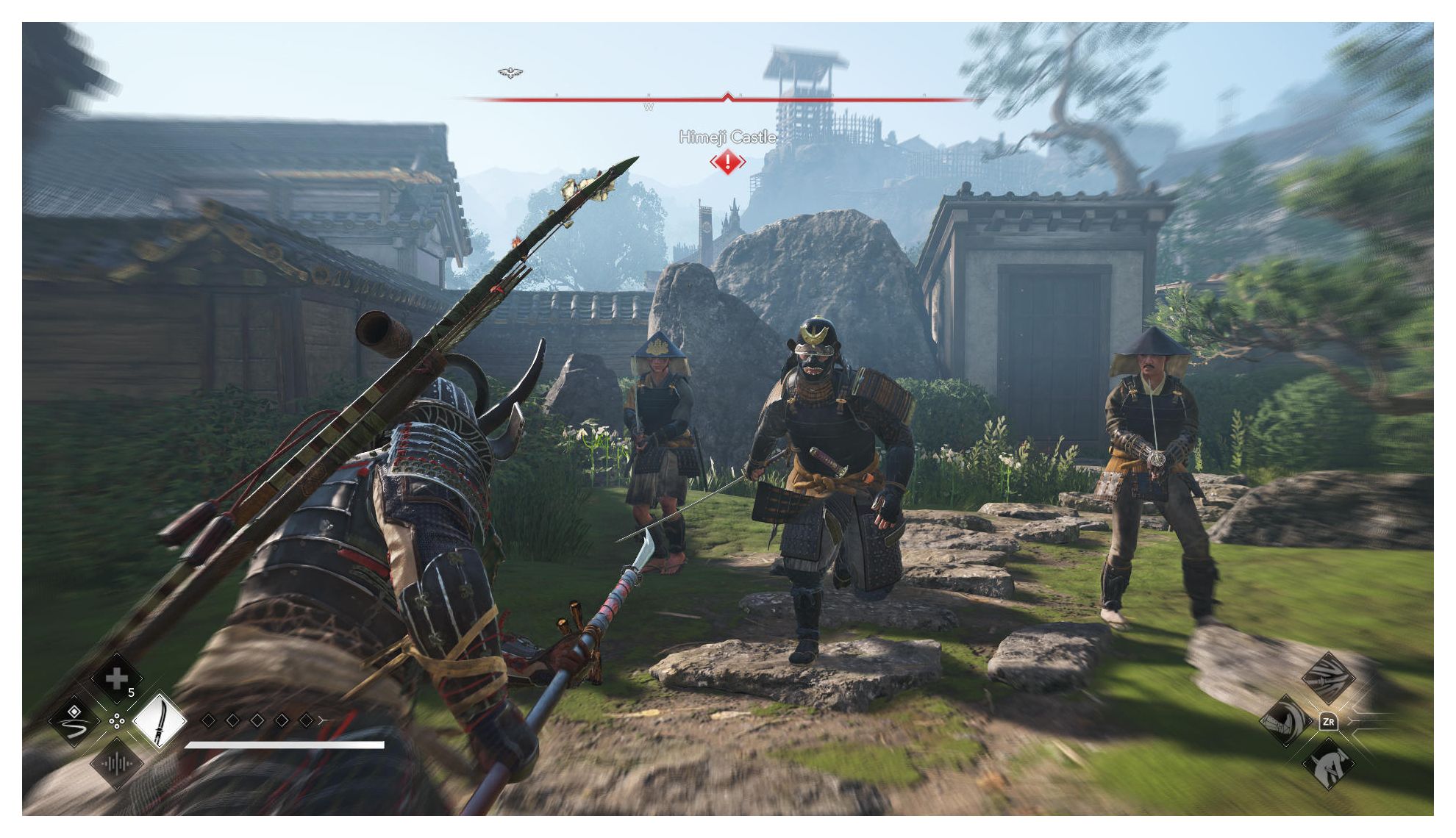This screenshot has width=1456, height=838.
Task: Click the Himeji Castle red alert marker
Action: 727,162
